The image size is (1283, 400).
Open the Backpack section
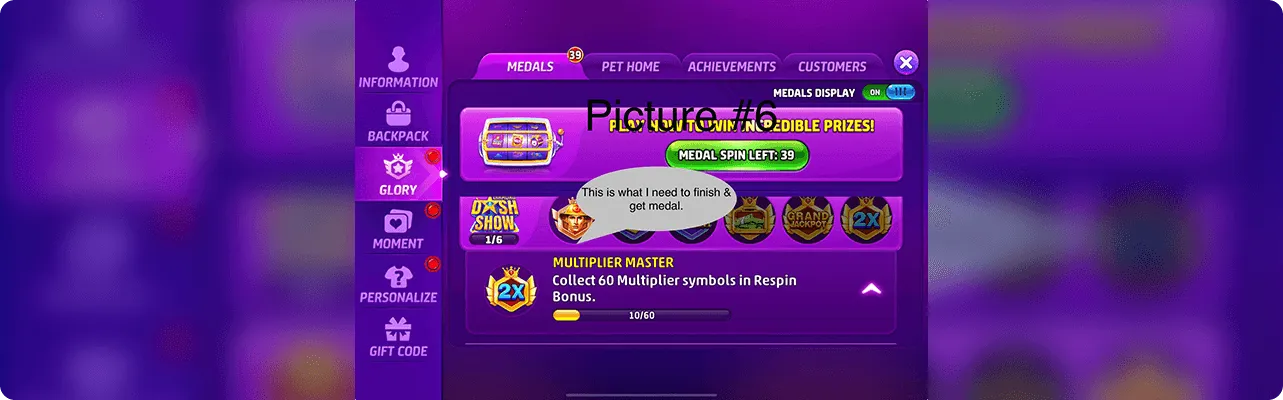tap(398, 121)
